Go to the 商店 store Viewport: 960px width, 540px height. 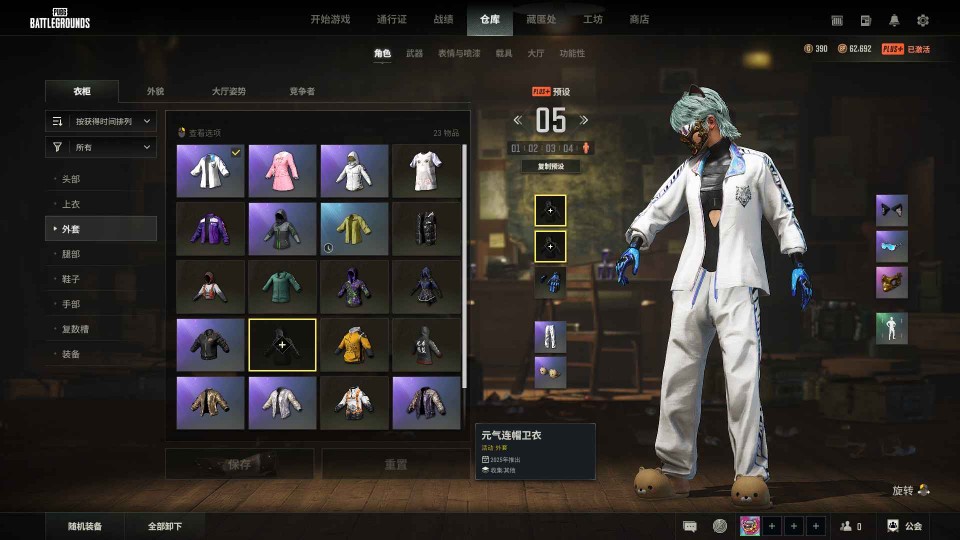[639, 19]
